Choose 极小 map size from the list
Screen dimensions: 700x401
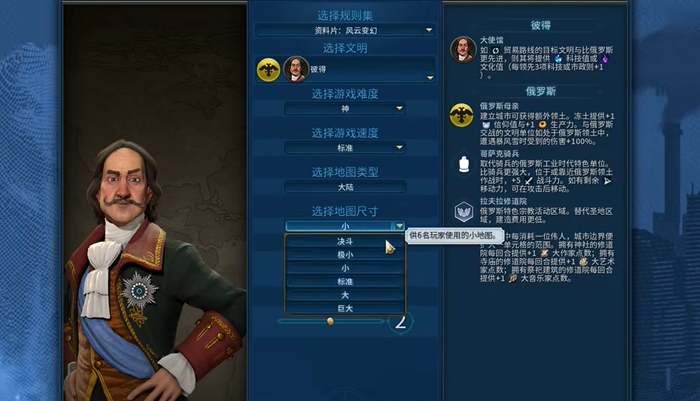(x=344, y=255)
